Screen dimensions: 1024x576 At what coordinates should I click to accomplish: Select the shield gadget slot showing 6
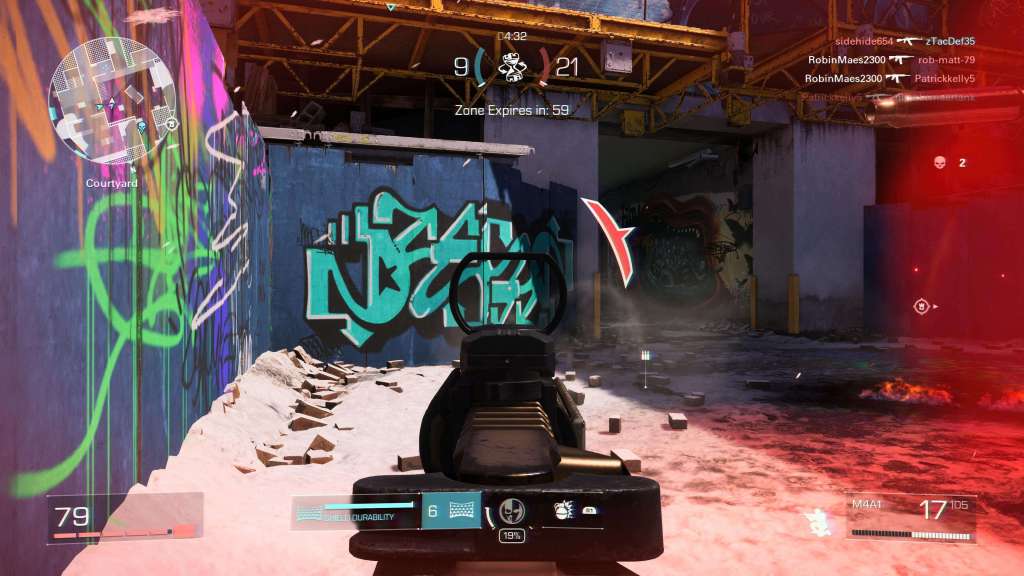click(x=450, y=511)
